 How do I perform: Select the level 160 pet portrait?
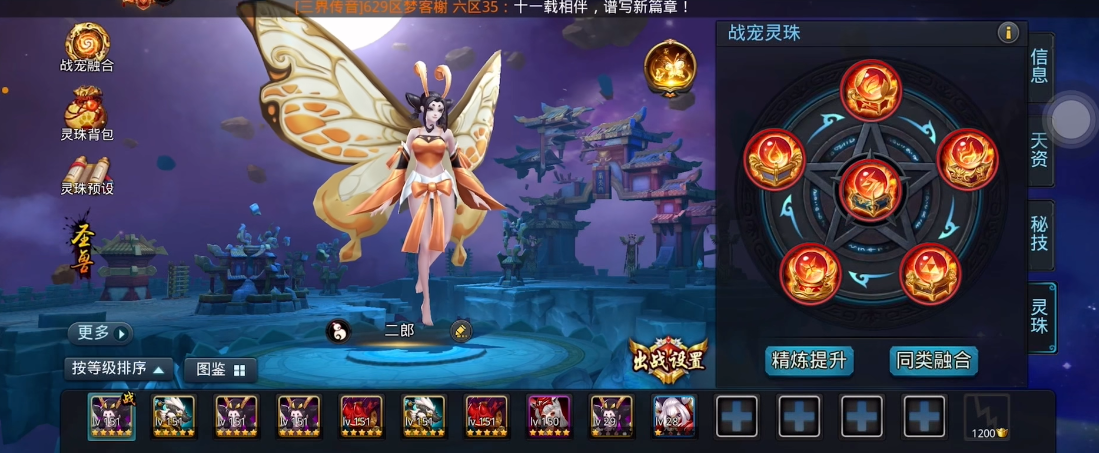(x=547, y=415)
